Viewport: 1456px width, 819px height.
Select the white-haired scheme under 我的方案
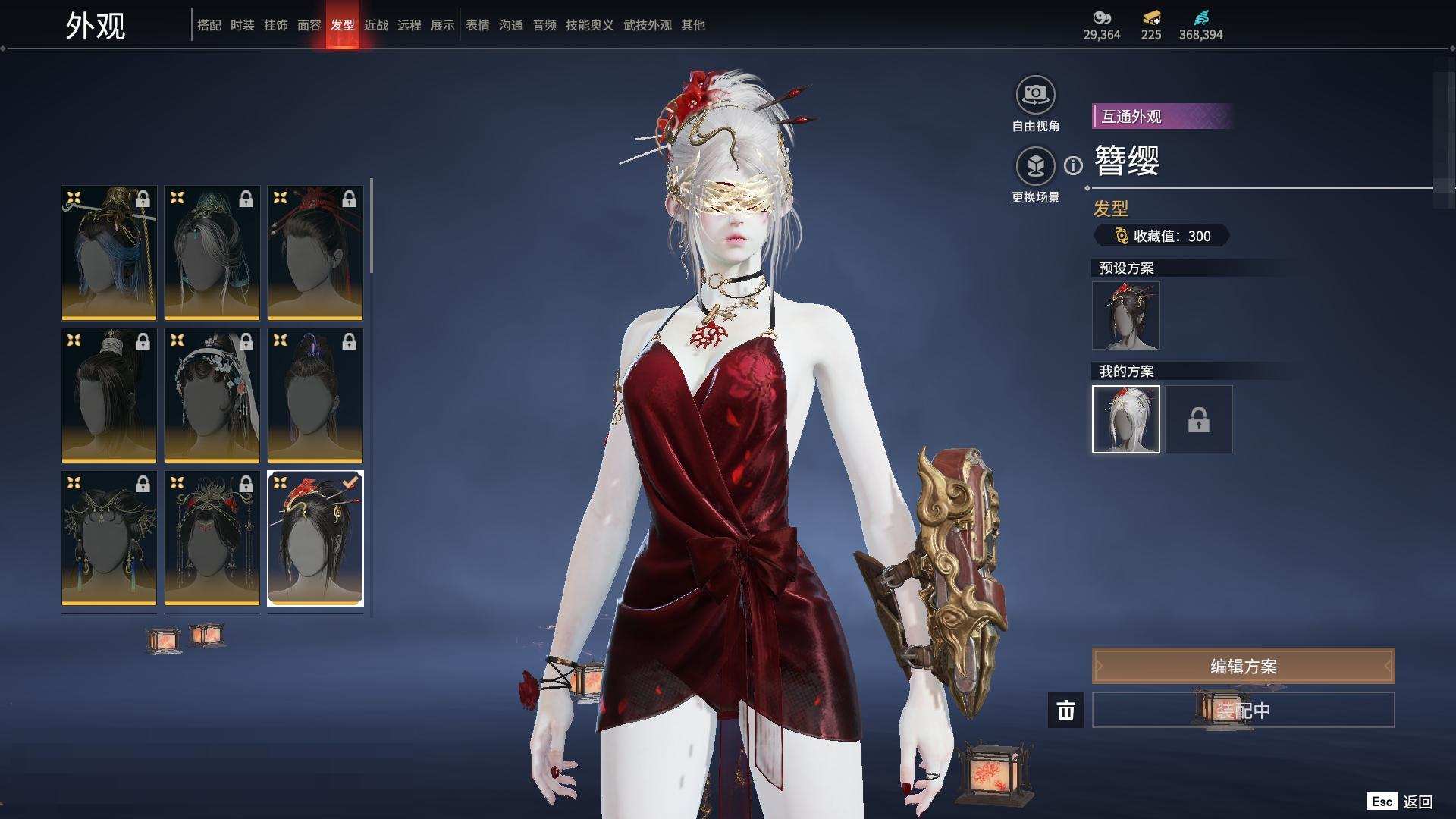(1125, 419)
